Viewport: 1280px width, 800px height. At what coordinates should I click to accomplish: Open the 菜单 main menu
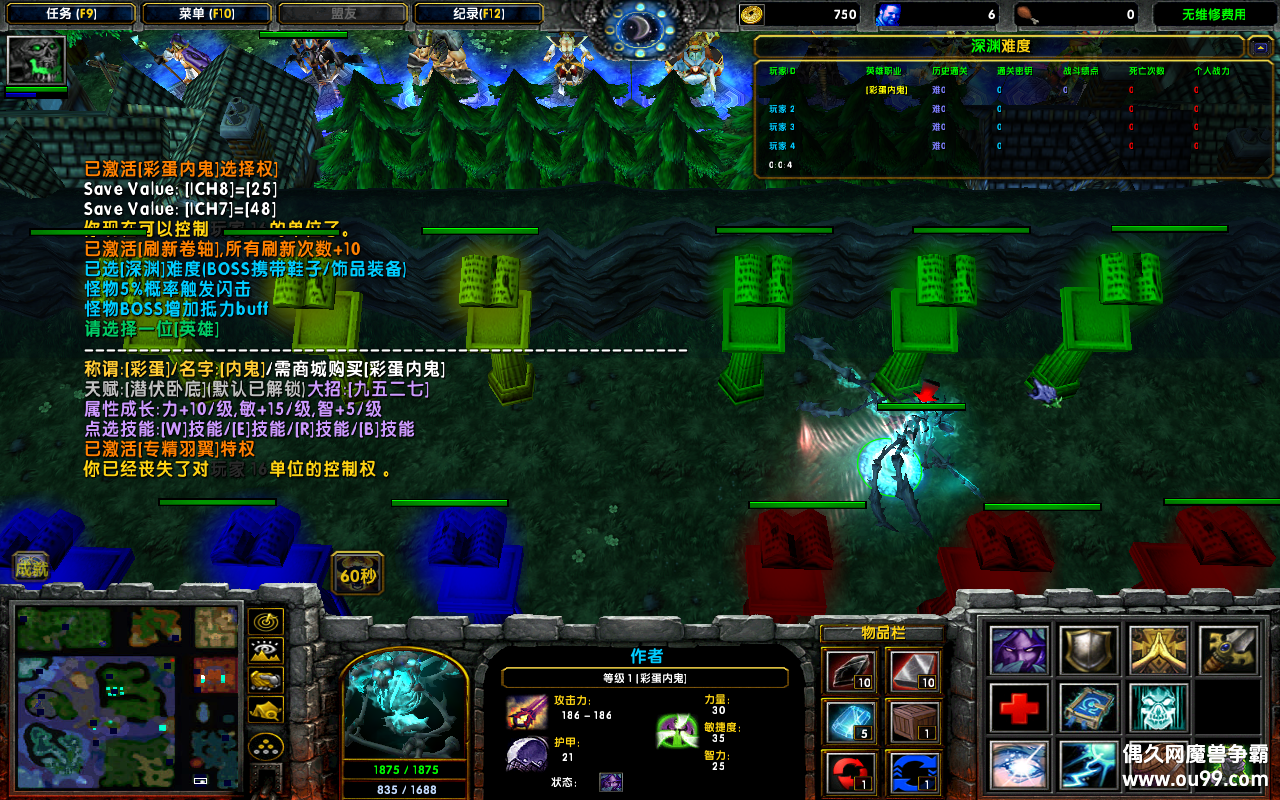[x=206, y=14]
